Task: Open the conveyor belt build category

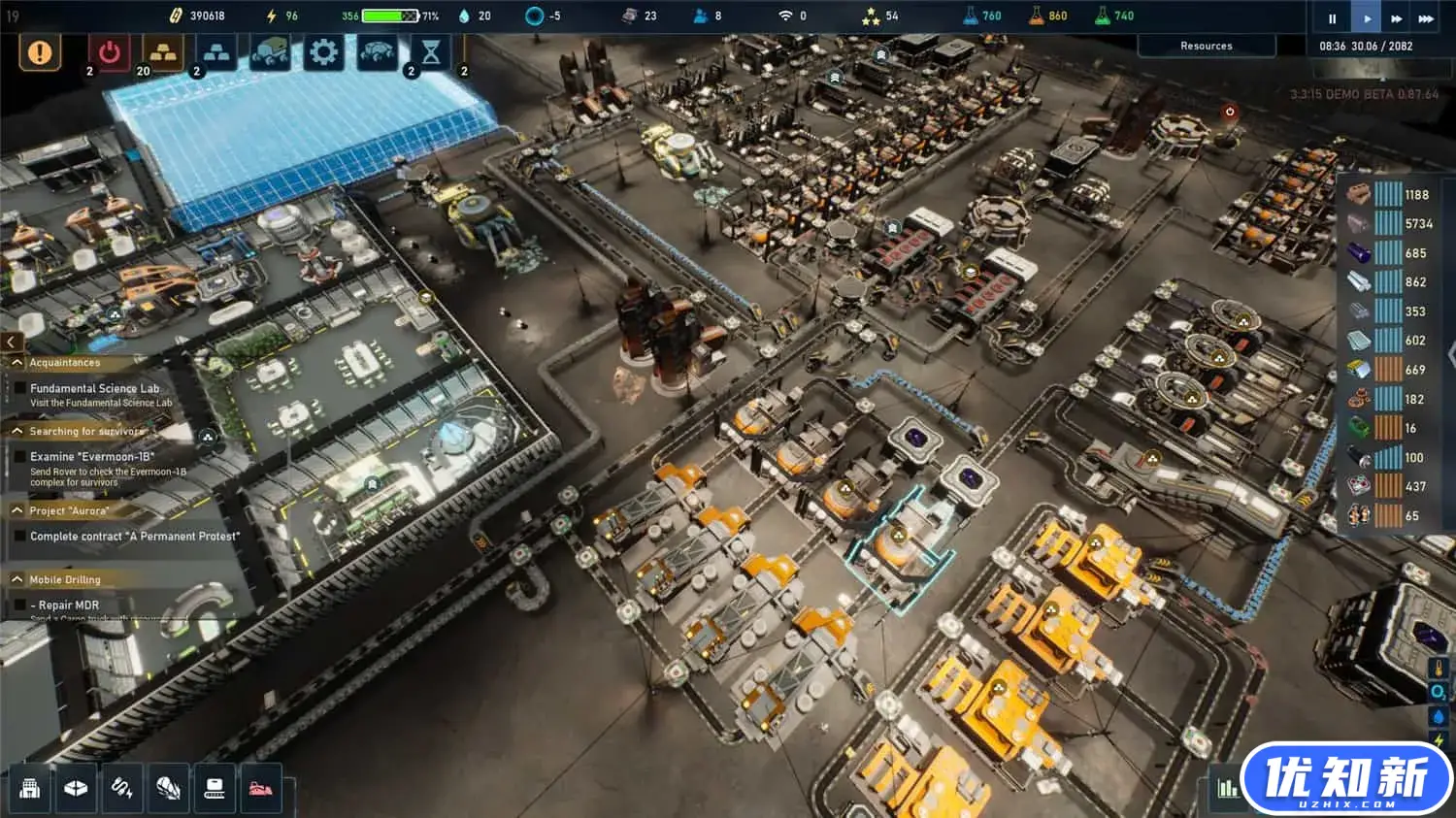Action: 215,789
